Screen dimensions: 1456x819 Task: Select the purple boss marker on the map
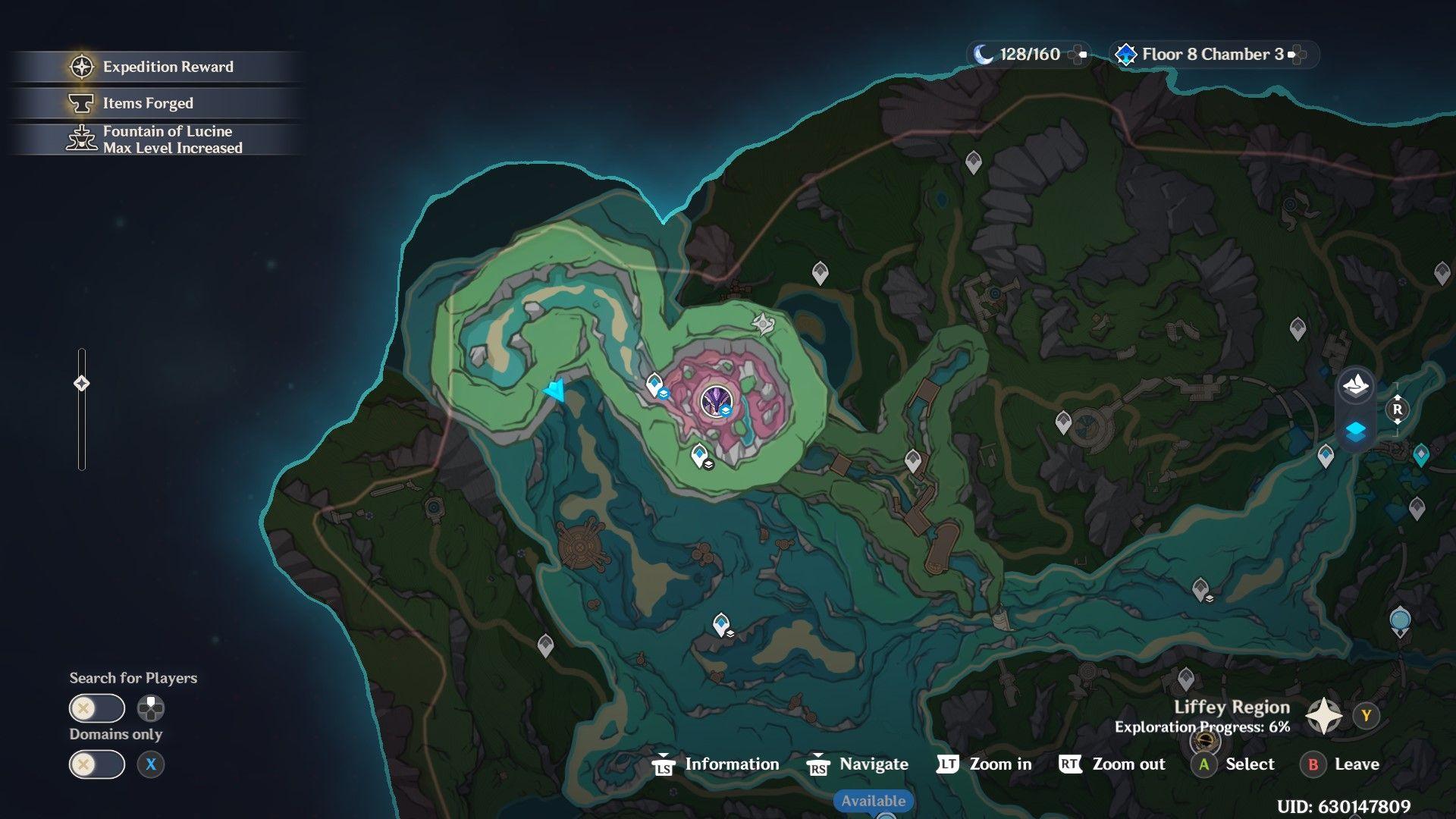point(715,402)
